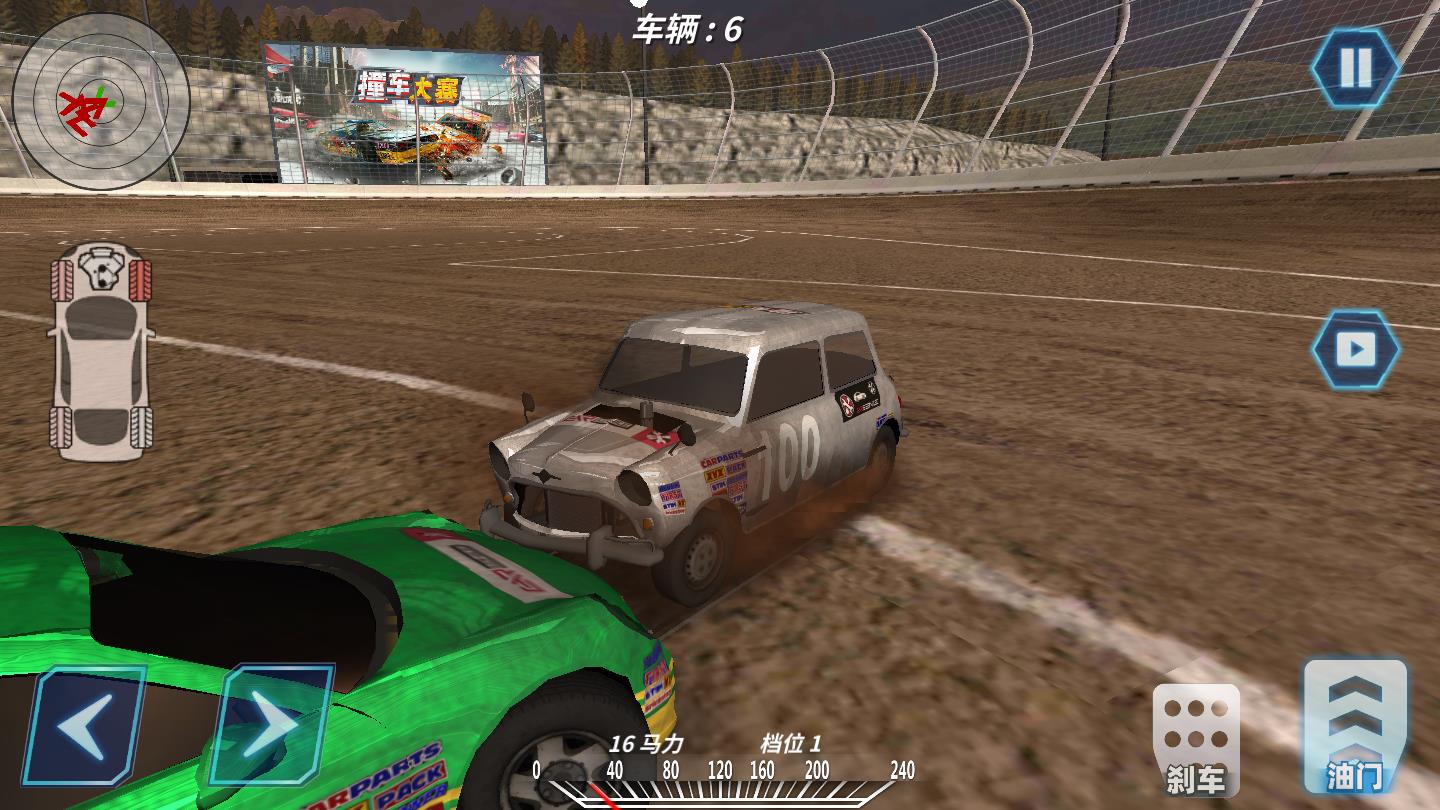Steer right with the right arrow

coord(269,725)
